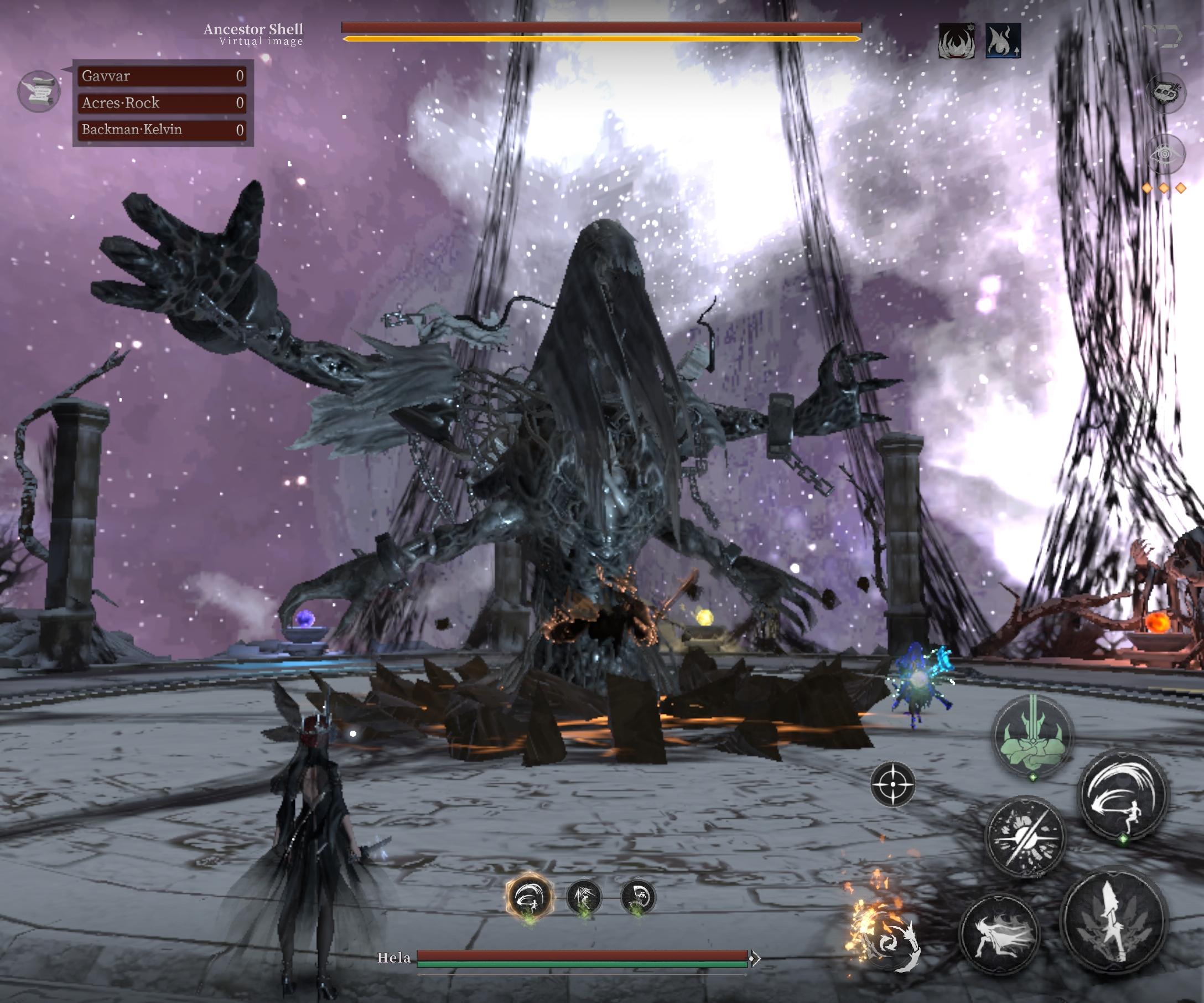Image resolution: width=1204 pixels, height=1003 pixels.
Task: Open the quest scroll icon
Action: coord(38,91)
